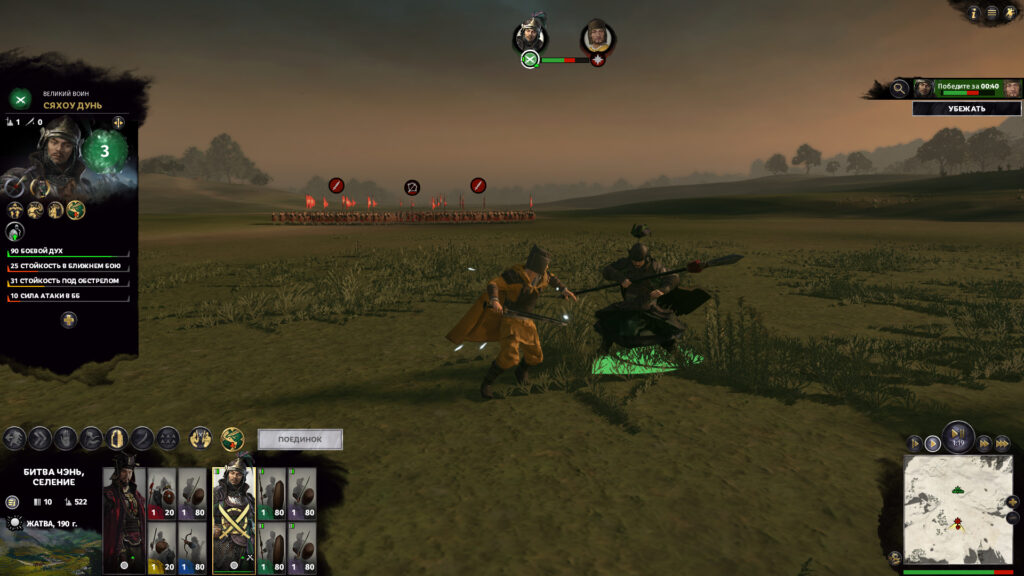
Task: Set normal speed with single play button
Action: 932,443
